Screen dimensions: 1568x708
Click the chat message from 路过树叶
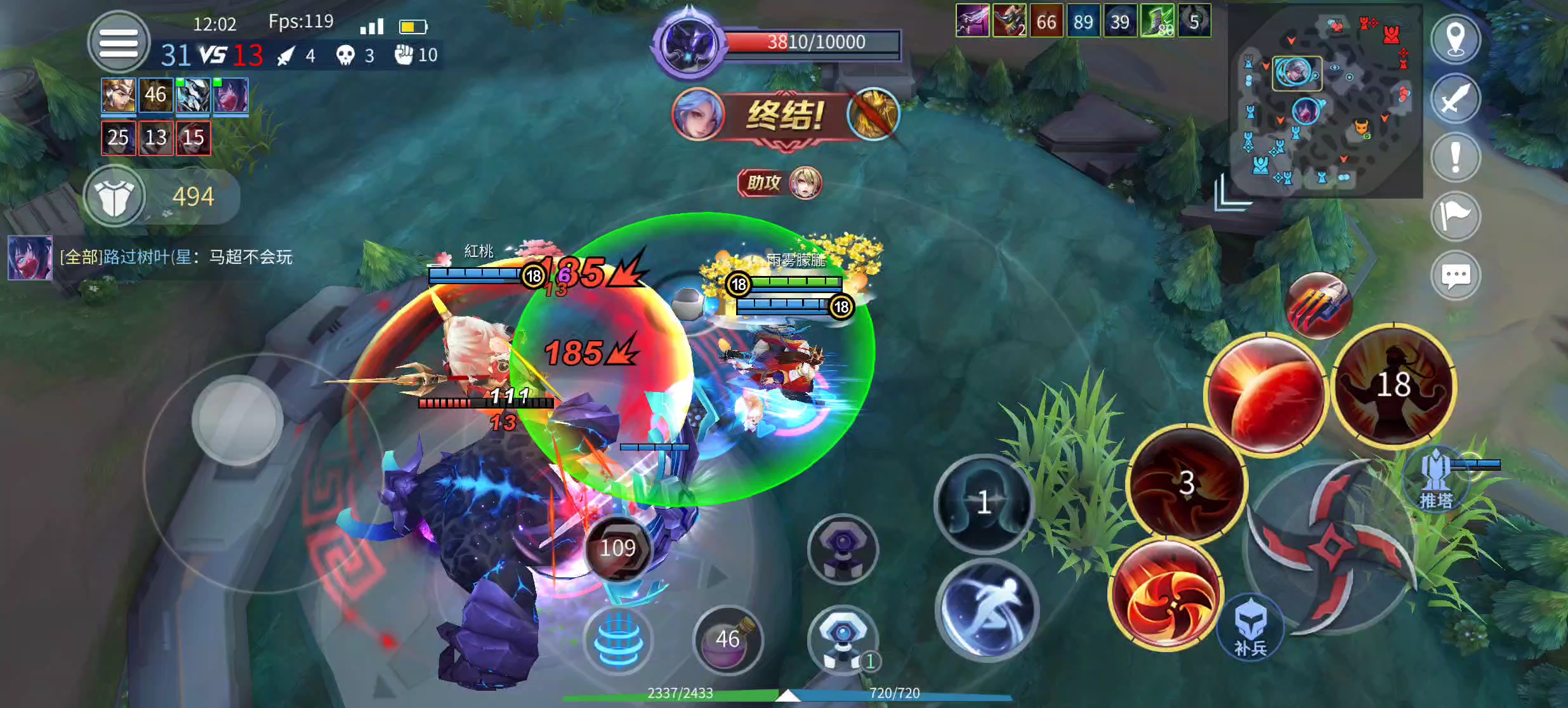tap(176, 257)
